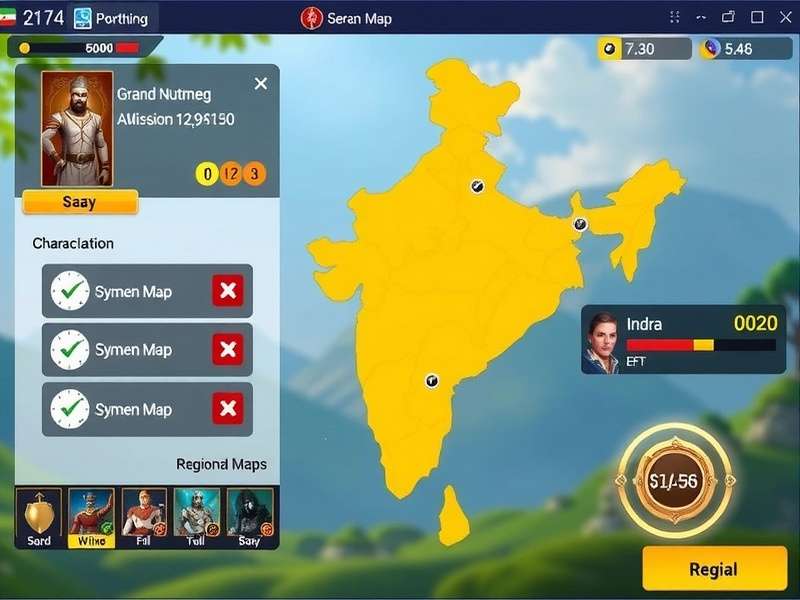This screenshot has height=600, width=800.
Task: Click the Grand Nutmeg portrait
Action: point(77,128)
